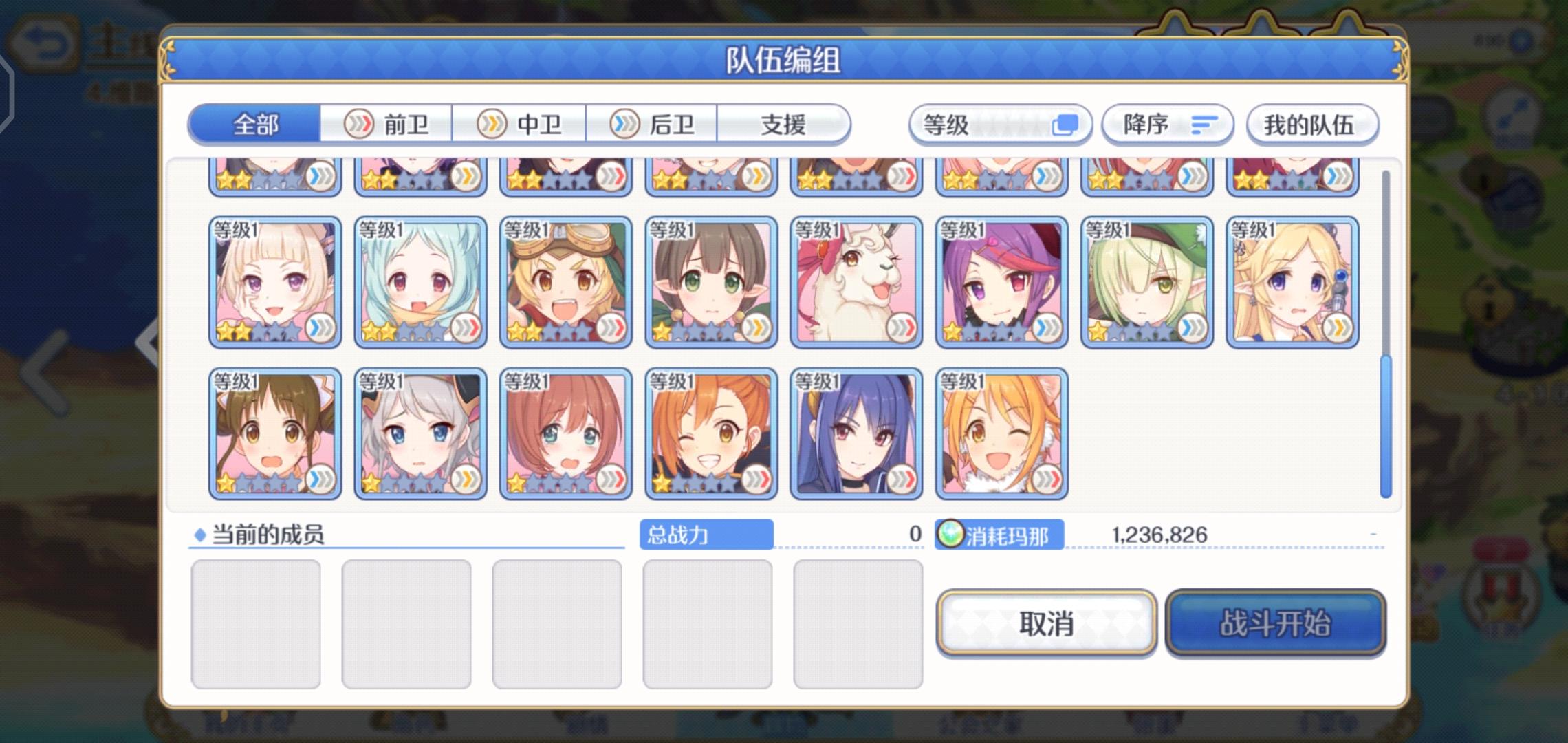Viewport: 1568px width, 743px height.
Task: Click the stacked-squares icon inside the 等级 button
Action: click(x=1067, y=125)
